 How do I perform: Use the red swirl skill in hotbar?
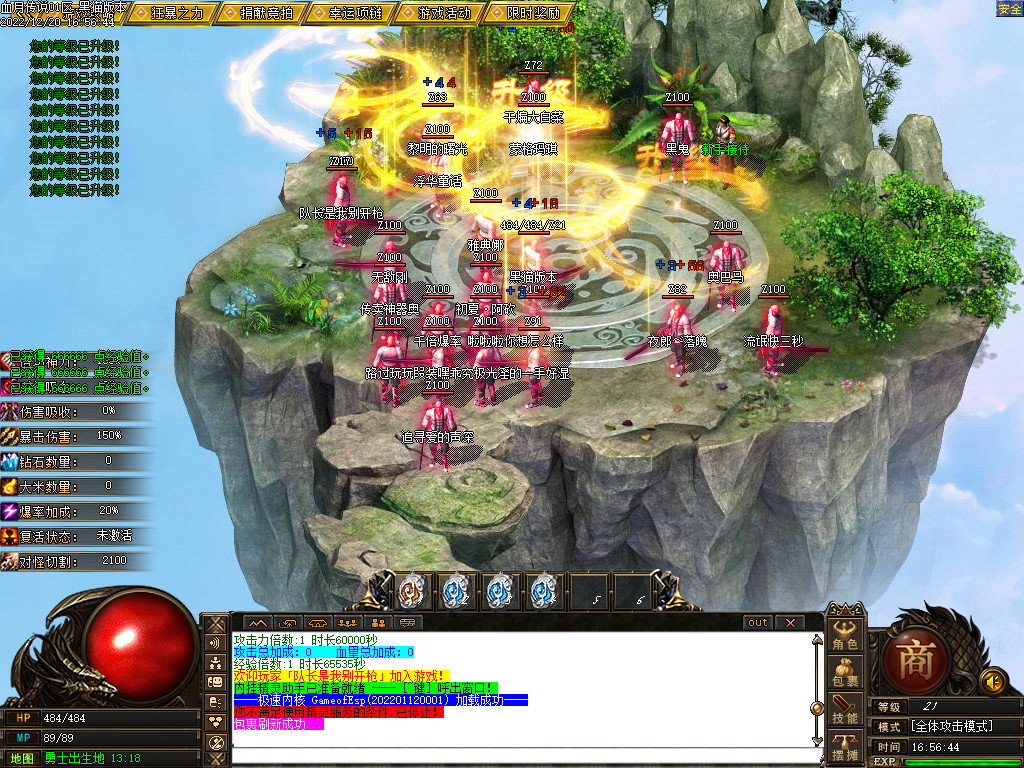coord(412,591)
